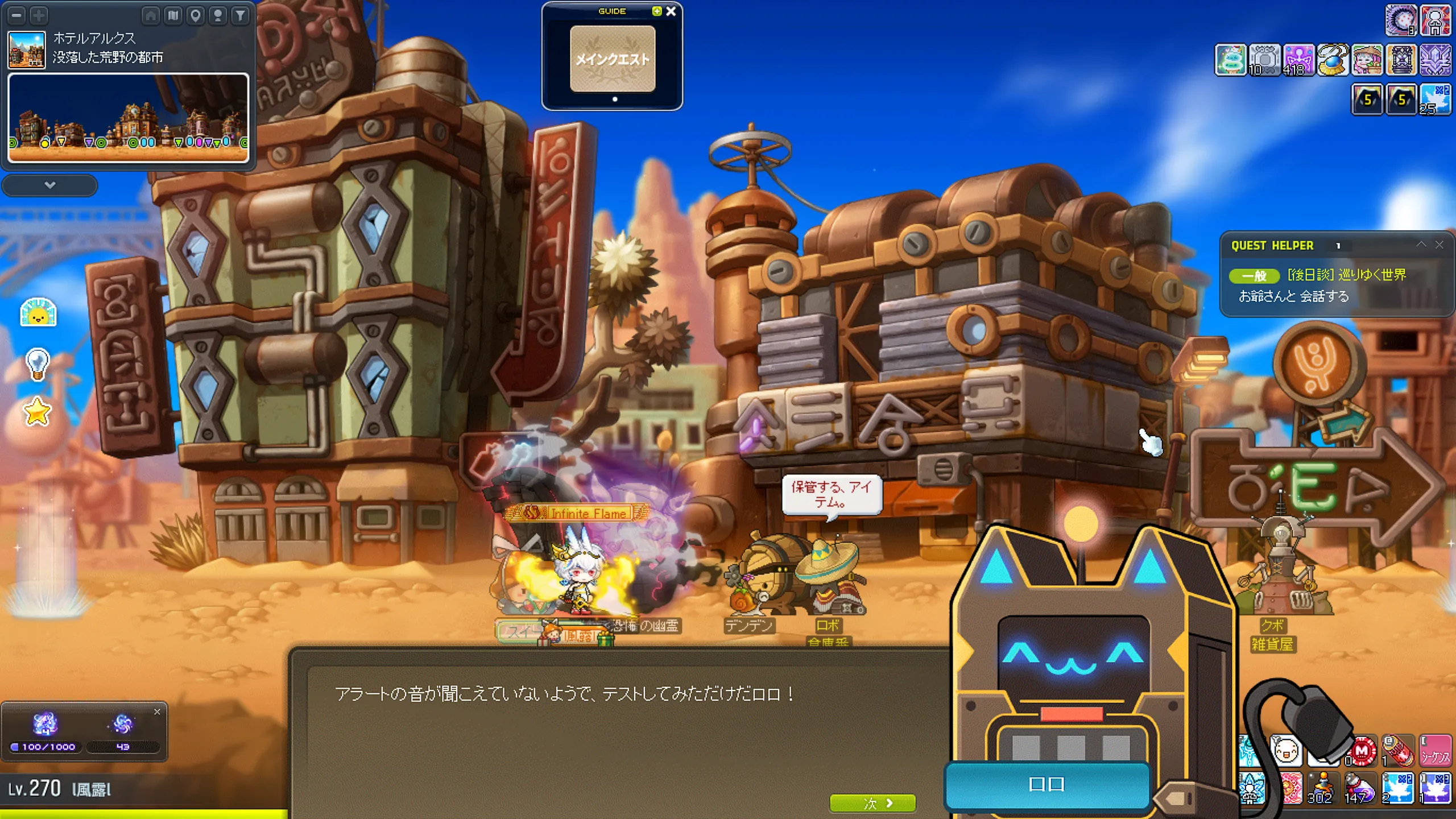This screenshot has width=1456, height=819.
Task: Close the GUIDE panel
Action: 671,11
